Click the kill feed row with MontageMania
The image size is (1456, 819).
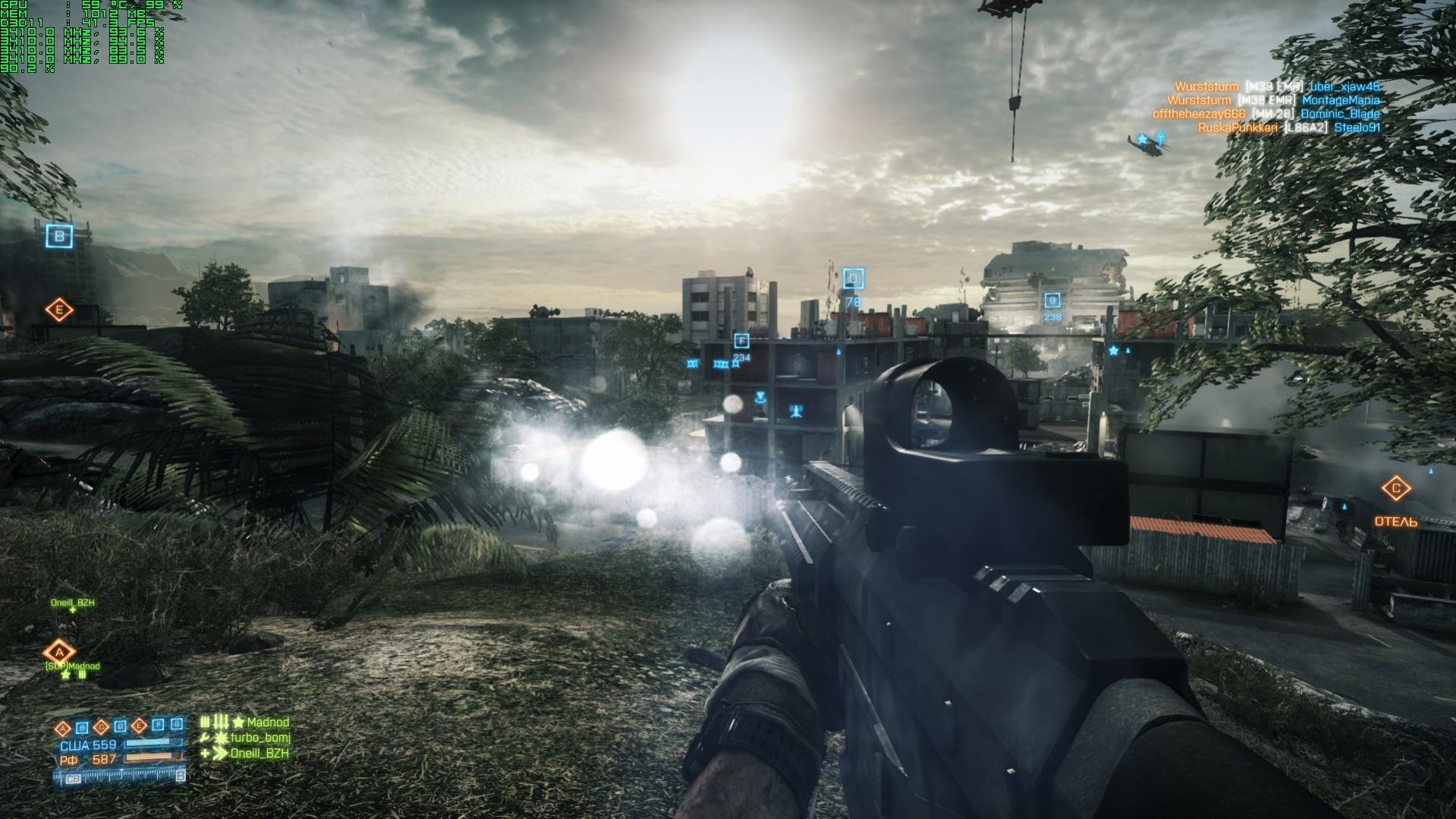[x=1273, y=100]
